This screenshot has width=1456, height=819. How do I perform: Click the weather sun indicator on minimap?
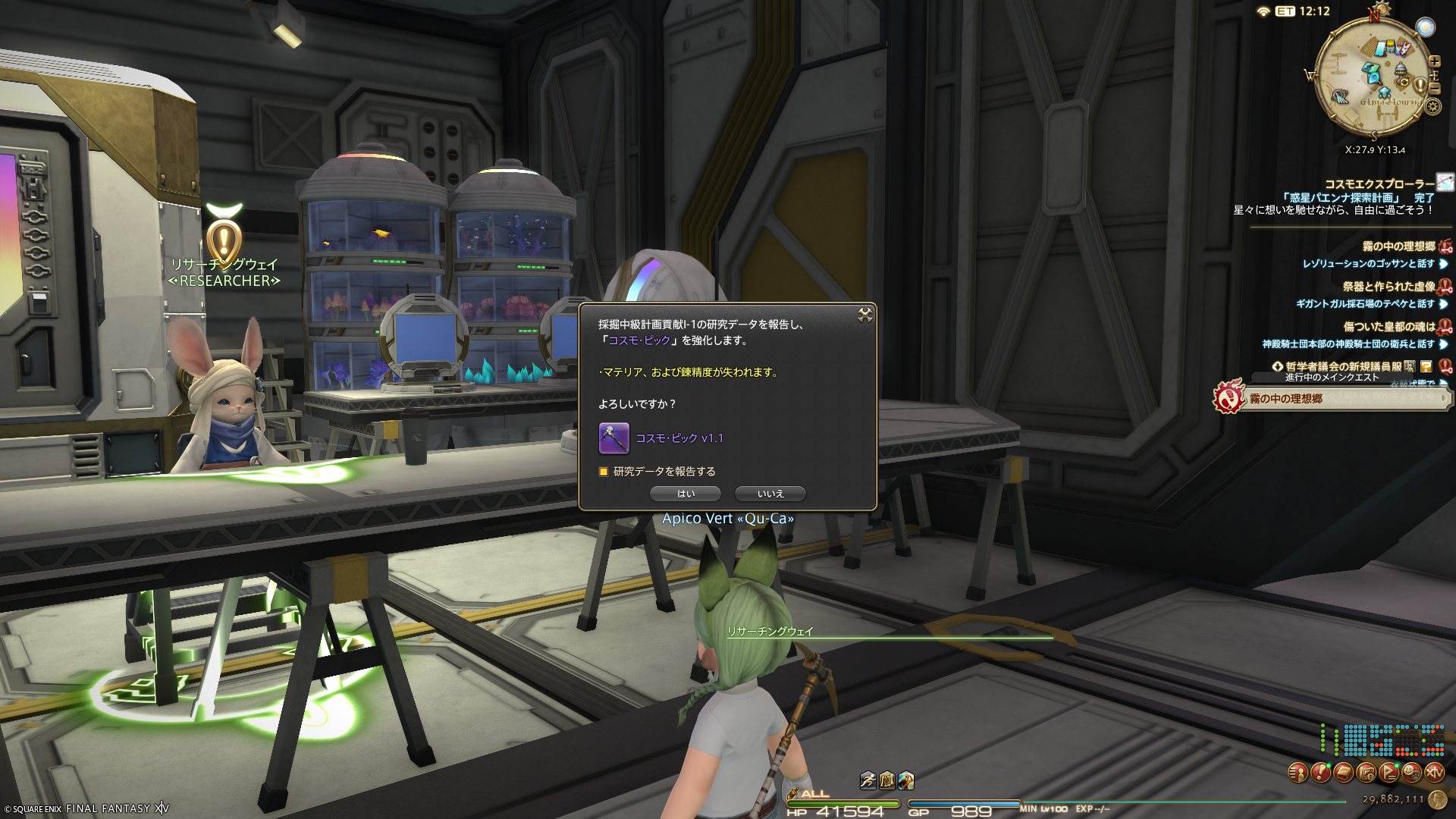click(x=1426, y=27)
